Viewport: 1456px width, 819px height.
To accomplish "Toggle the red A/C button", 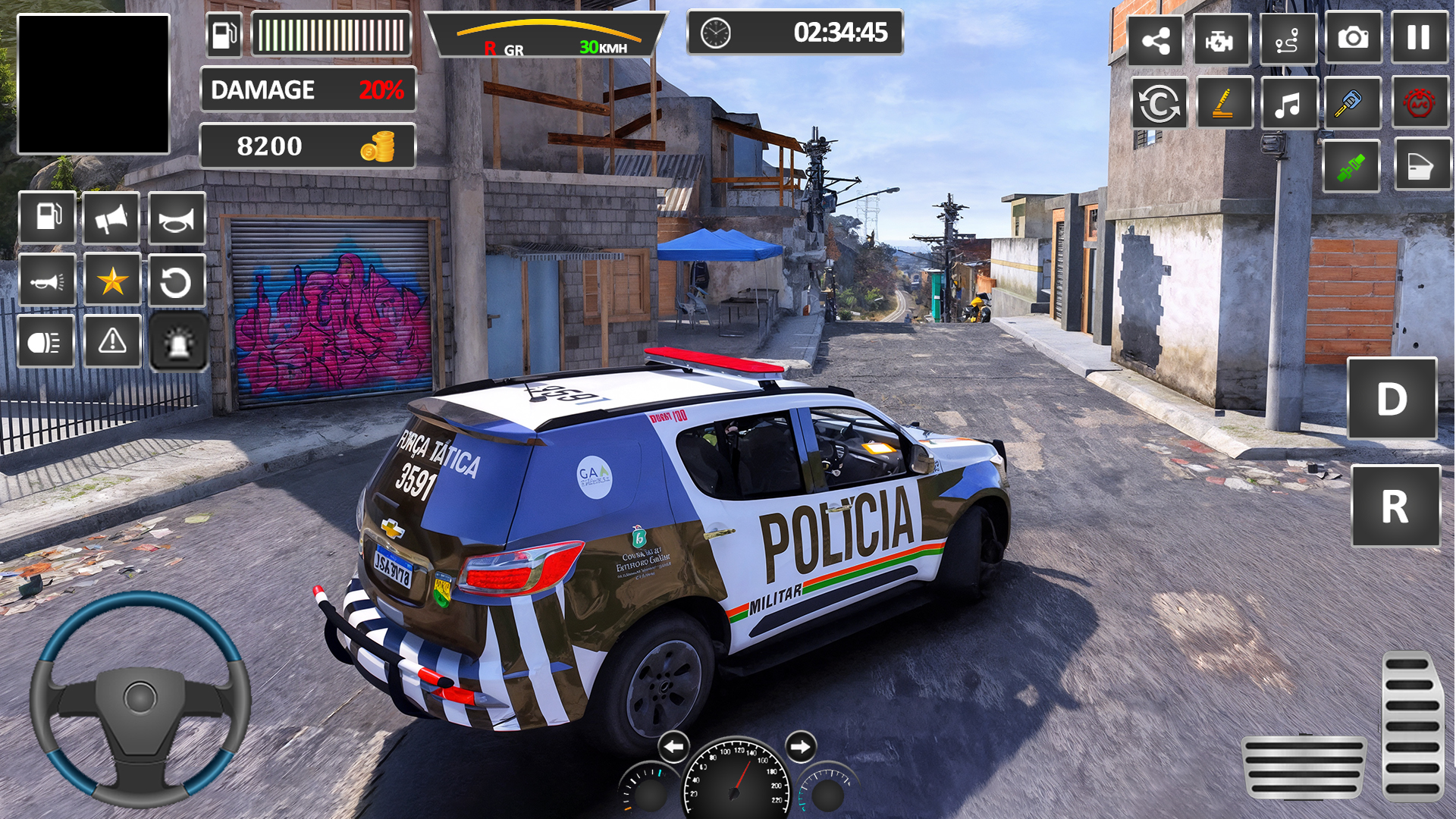I will (1420, 103).
